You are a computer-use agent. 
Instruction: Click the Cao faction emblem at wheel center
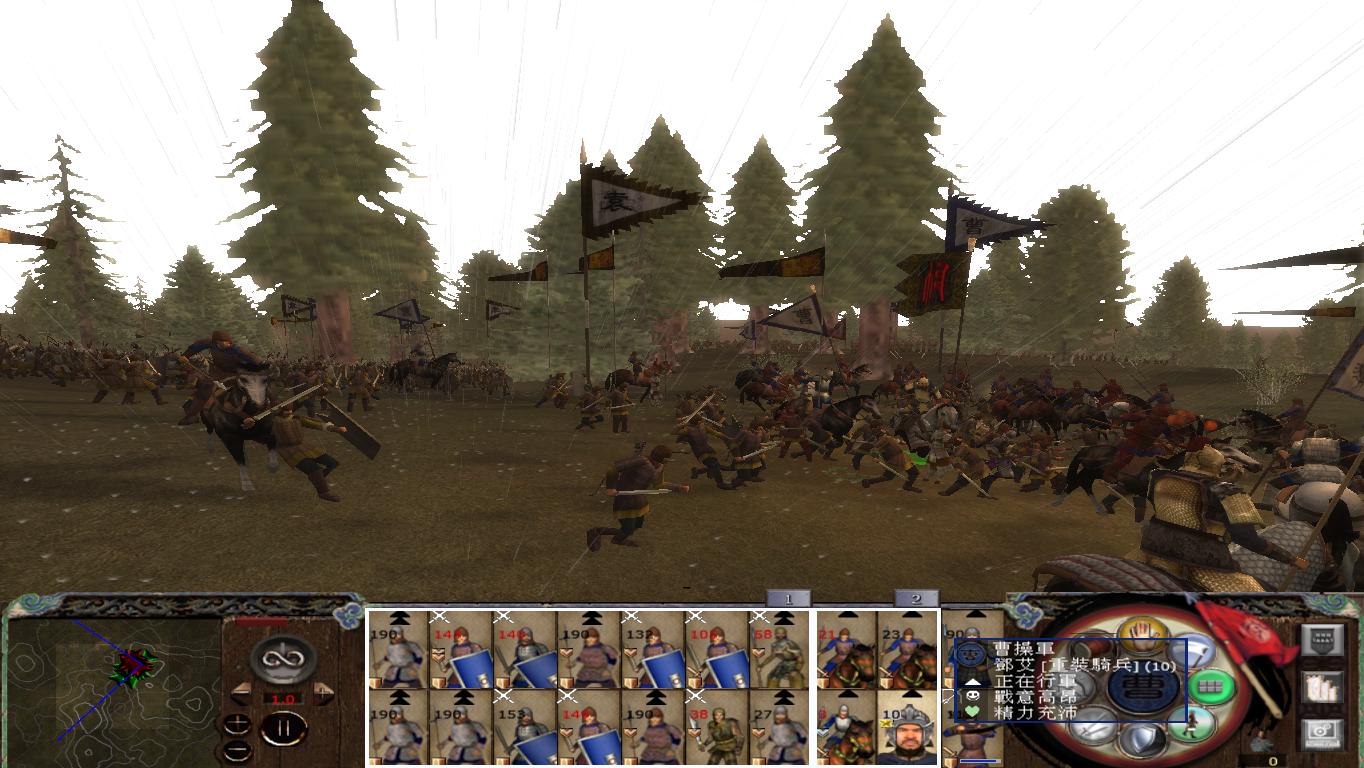tap(1141, 689)
